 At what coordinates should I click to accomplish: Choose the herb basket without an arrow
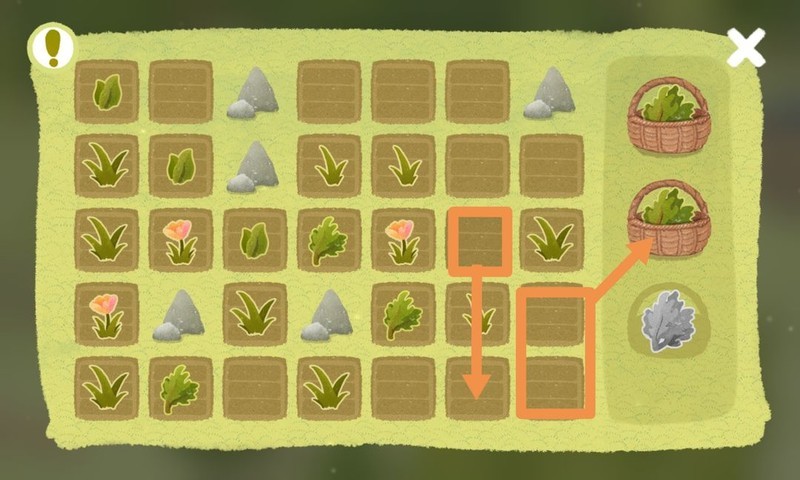point(668,118)
